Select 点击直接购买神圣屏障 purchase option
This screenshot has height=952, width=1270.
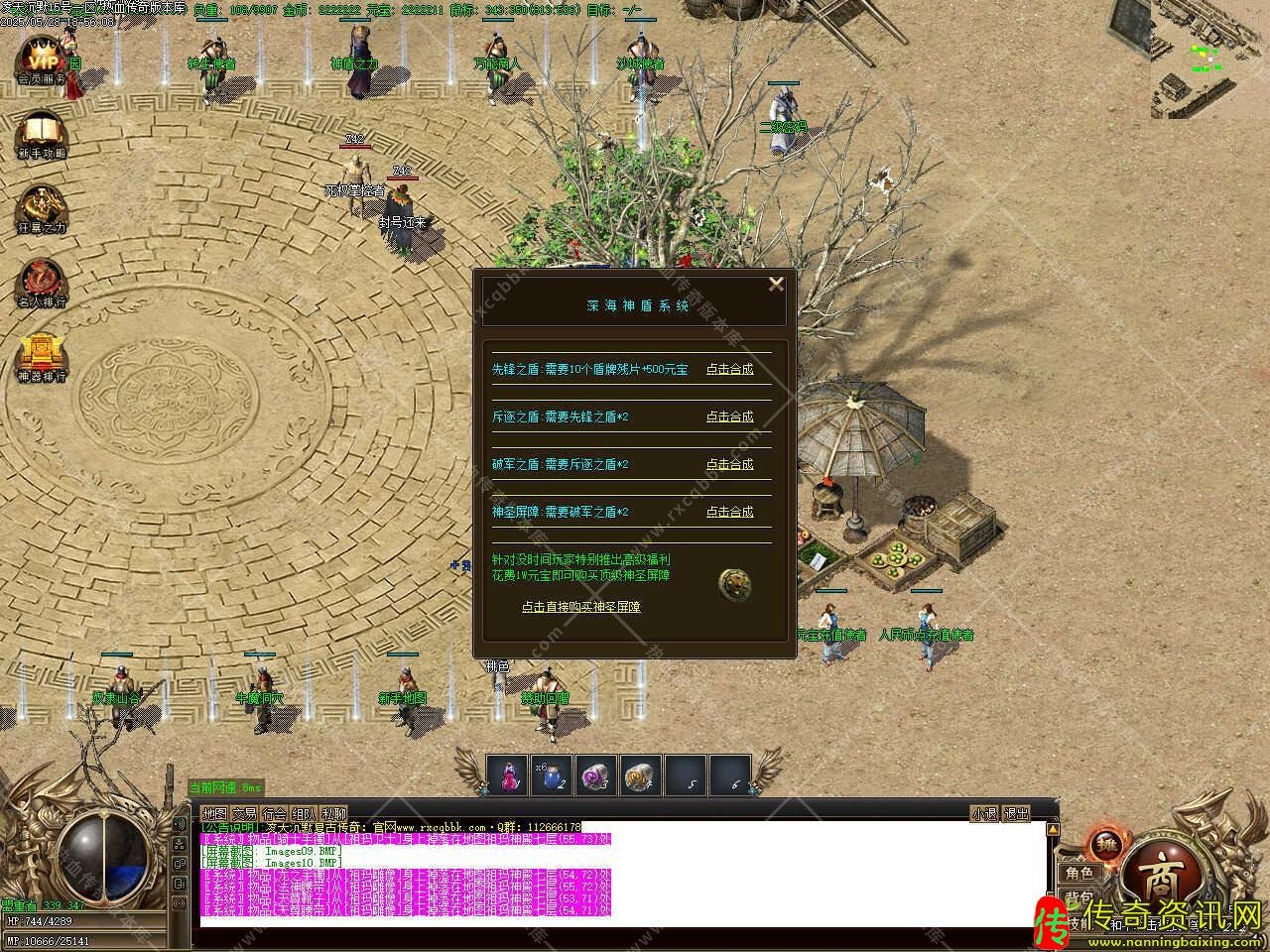coord(581,607)
